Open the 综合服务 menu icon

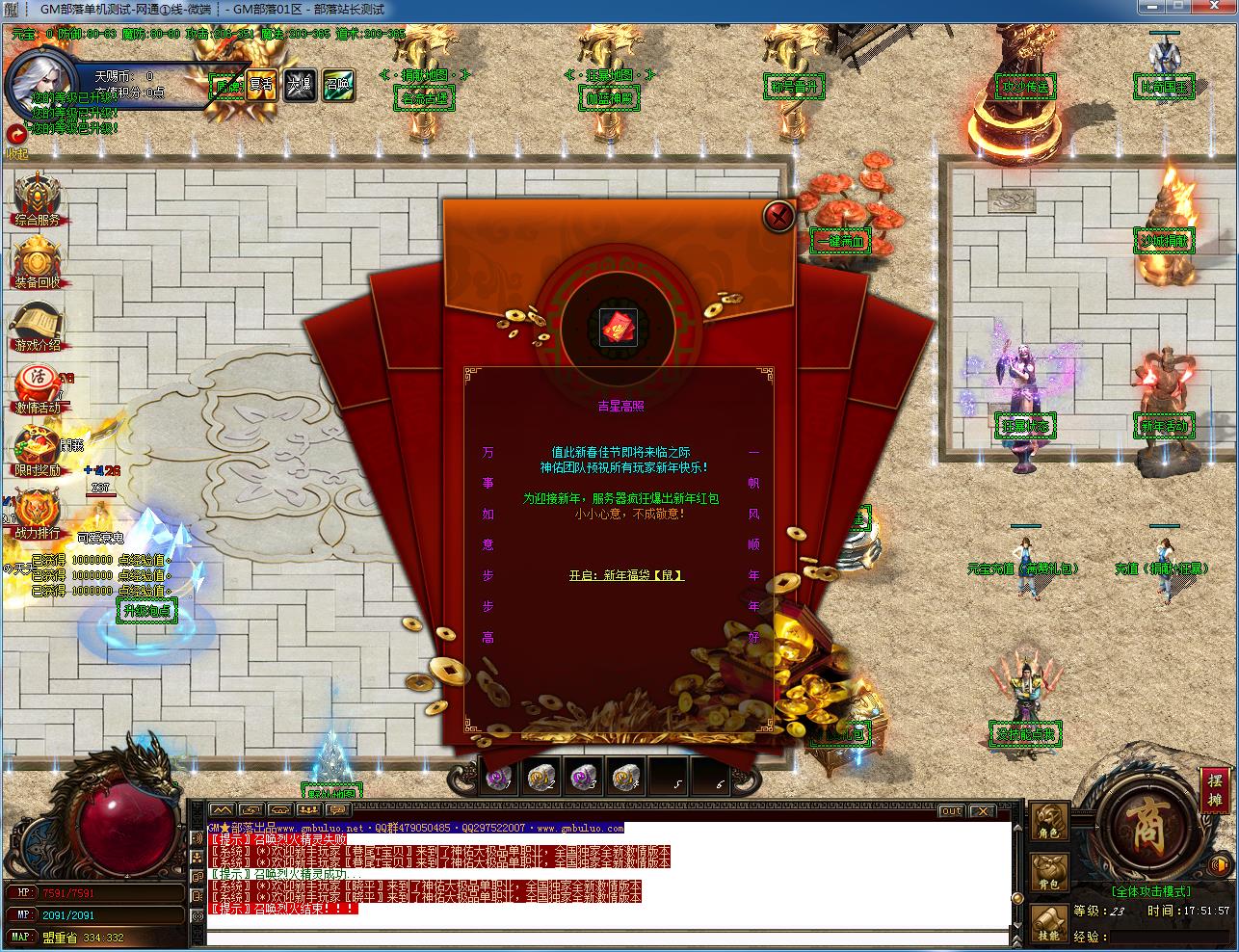coord(37,198)
